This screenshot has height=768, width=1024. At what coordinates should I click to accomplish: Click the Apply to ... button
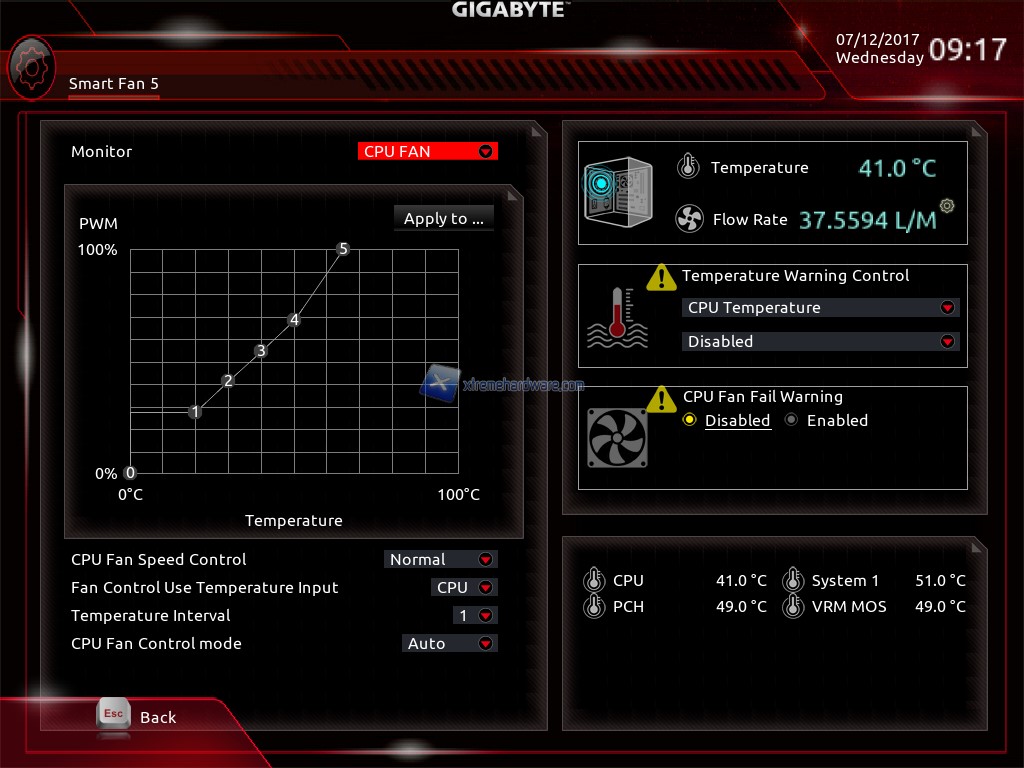(443, 219)
